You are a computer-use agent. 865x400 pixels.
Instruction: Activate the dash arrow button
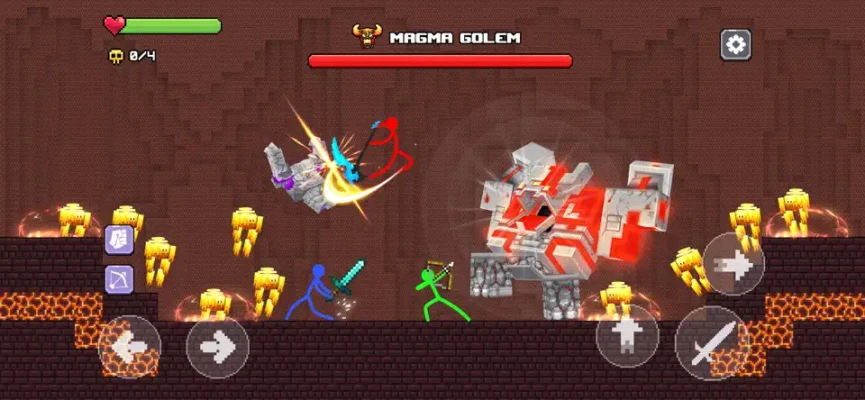click(x=733, y=264)
